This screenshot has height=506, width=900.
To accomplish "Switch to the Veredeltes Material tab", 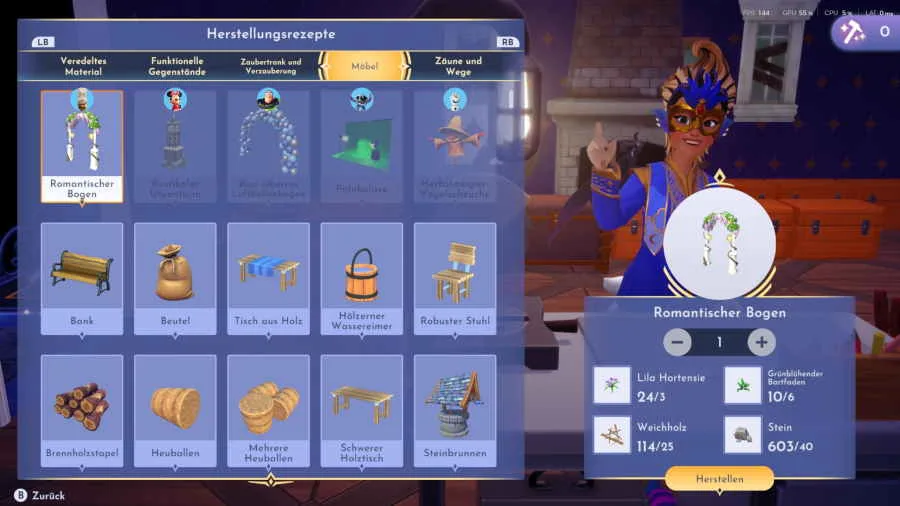I will pos(82,66).
